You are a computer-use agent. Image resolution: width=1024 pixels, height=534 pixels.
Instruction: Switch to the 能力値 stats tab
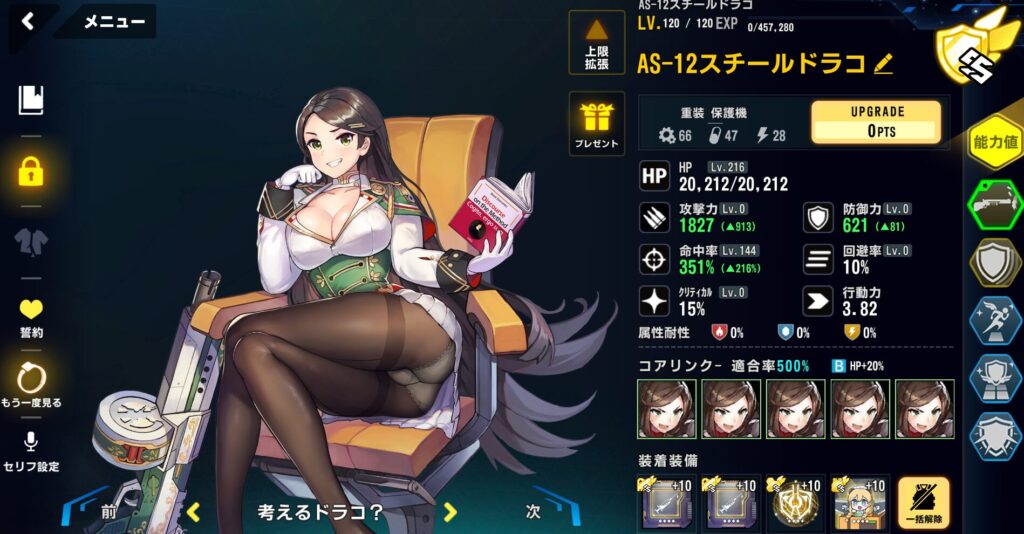[x=996, y=143]
